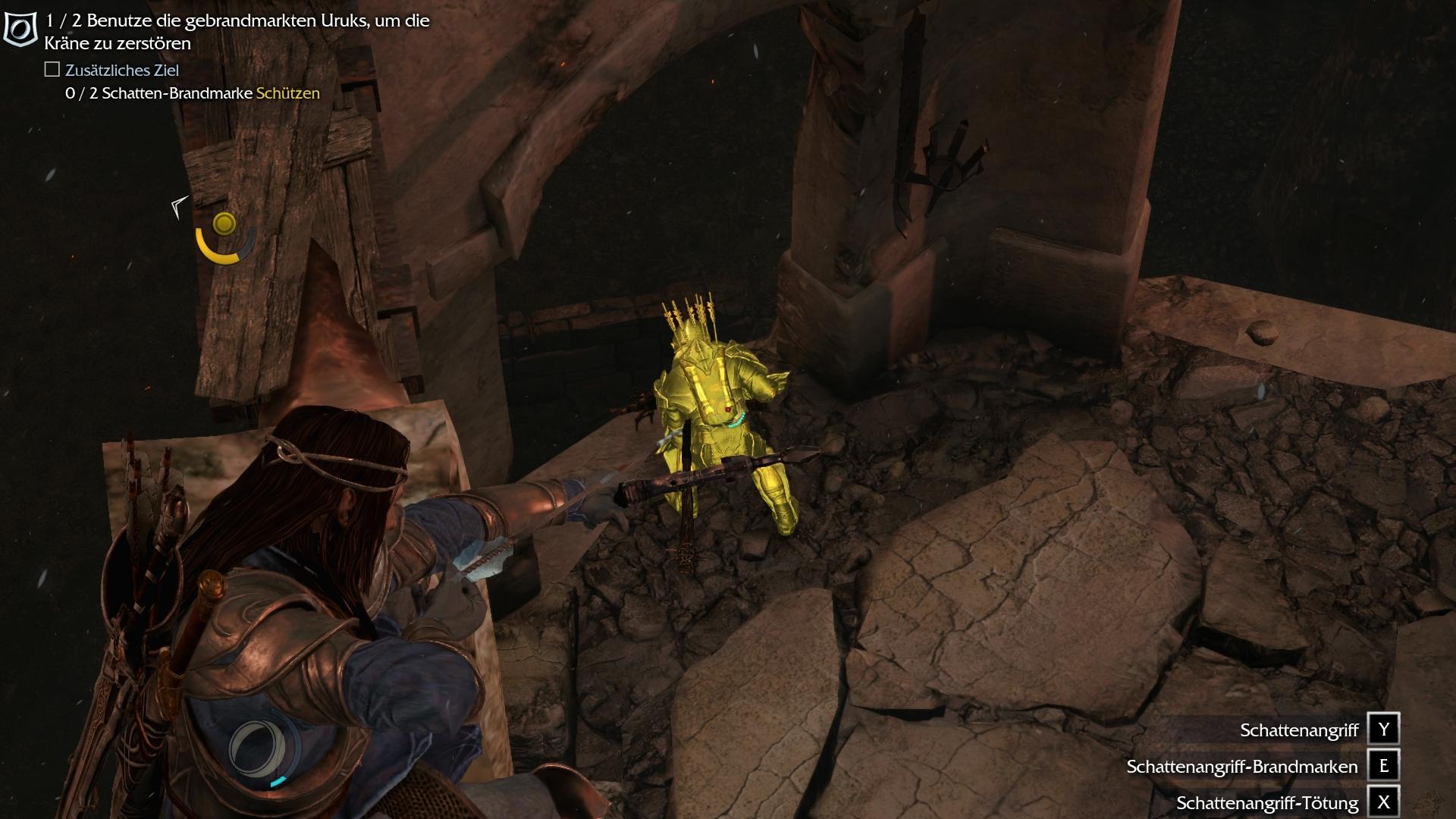Select the Schatten-Brandmarke Schützen bonus objective
The height and width of the screenshot is (819, 1456).
[x=193, y=93]
